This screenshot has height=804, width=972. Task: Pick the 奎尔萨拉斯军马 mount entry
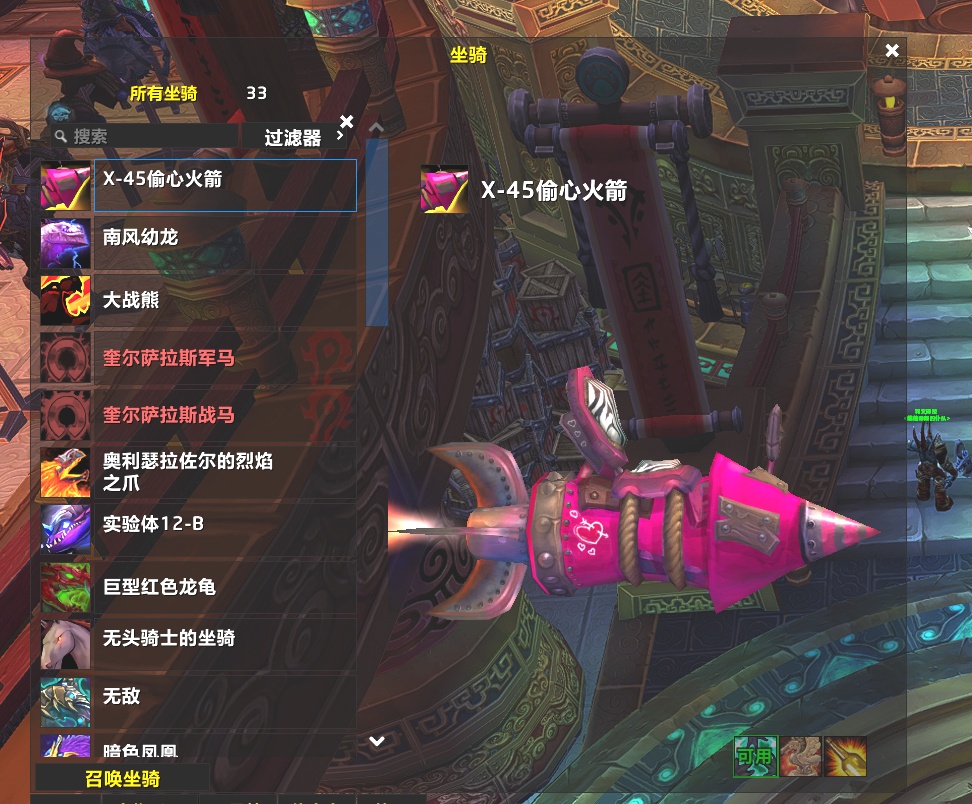224,358
